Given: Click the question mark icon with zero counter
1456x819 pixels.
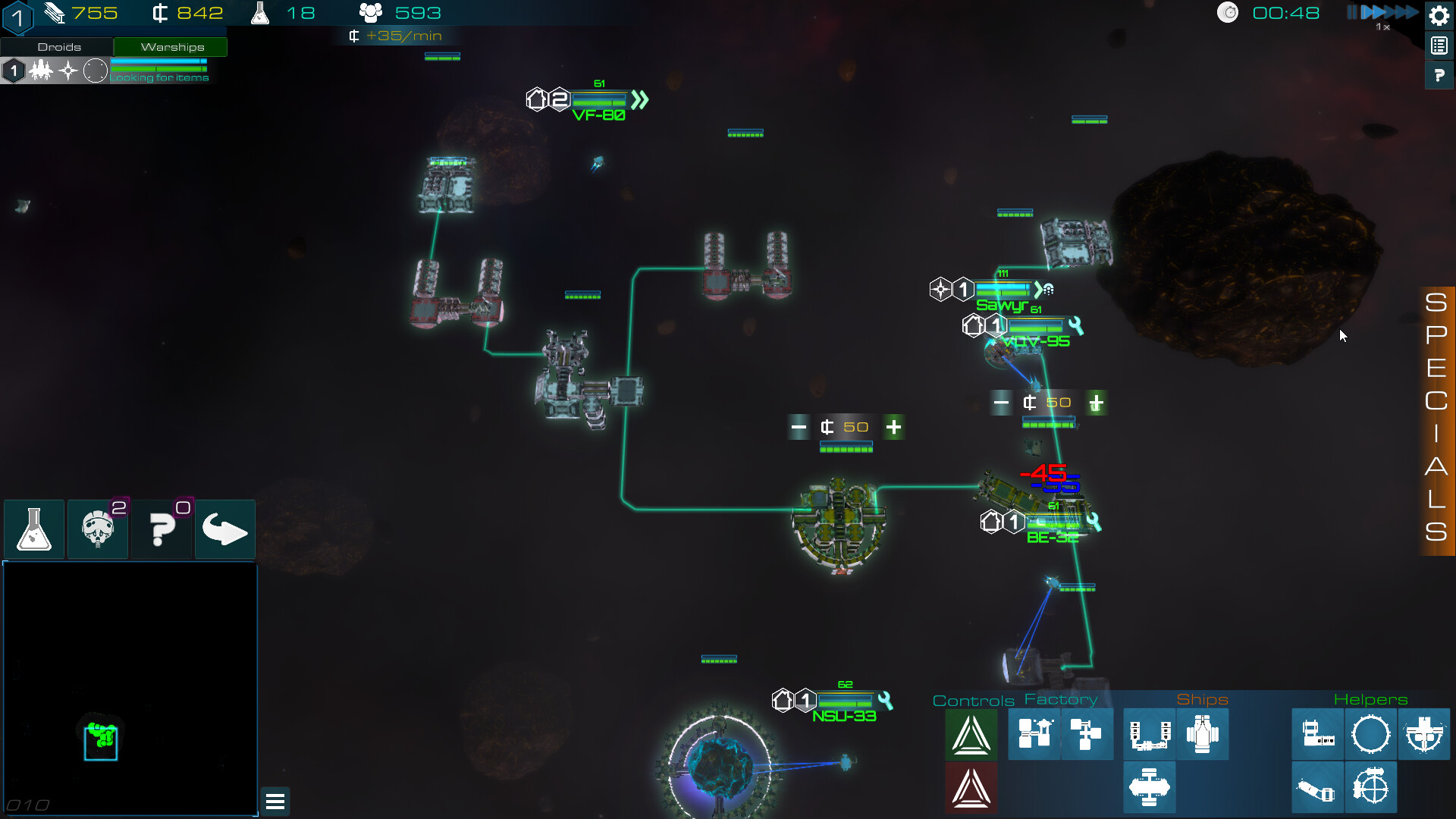Looking at the screenshot, I should pos(162,529).
